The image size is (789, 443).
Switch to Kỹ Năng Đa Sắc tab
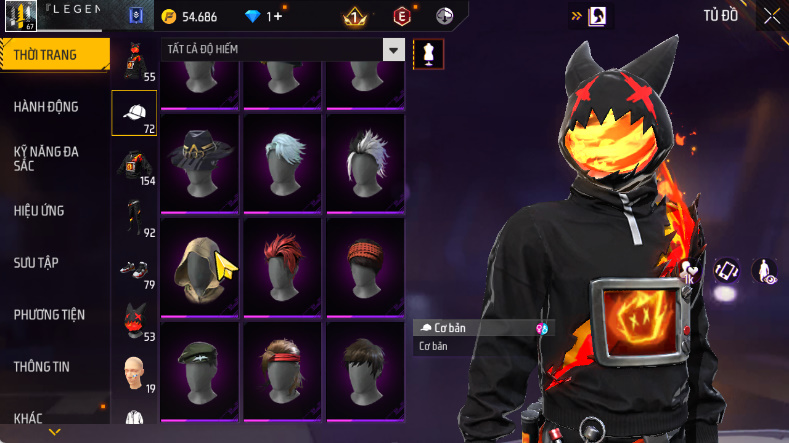click(46, 158)
